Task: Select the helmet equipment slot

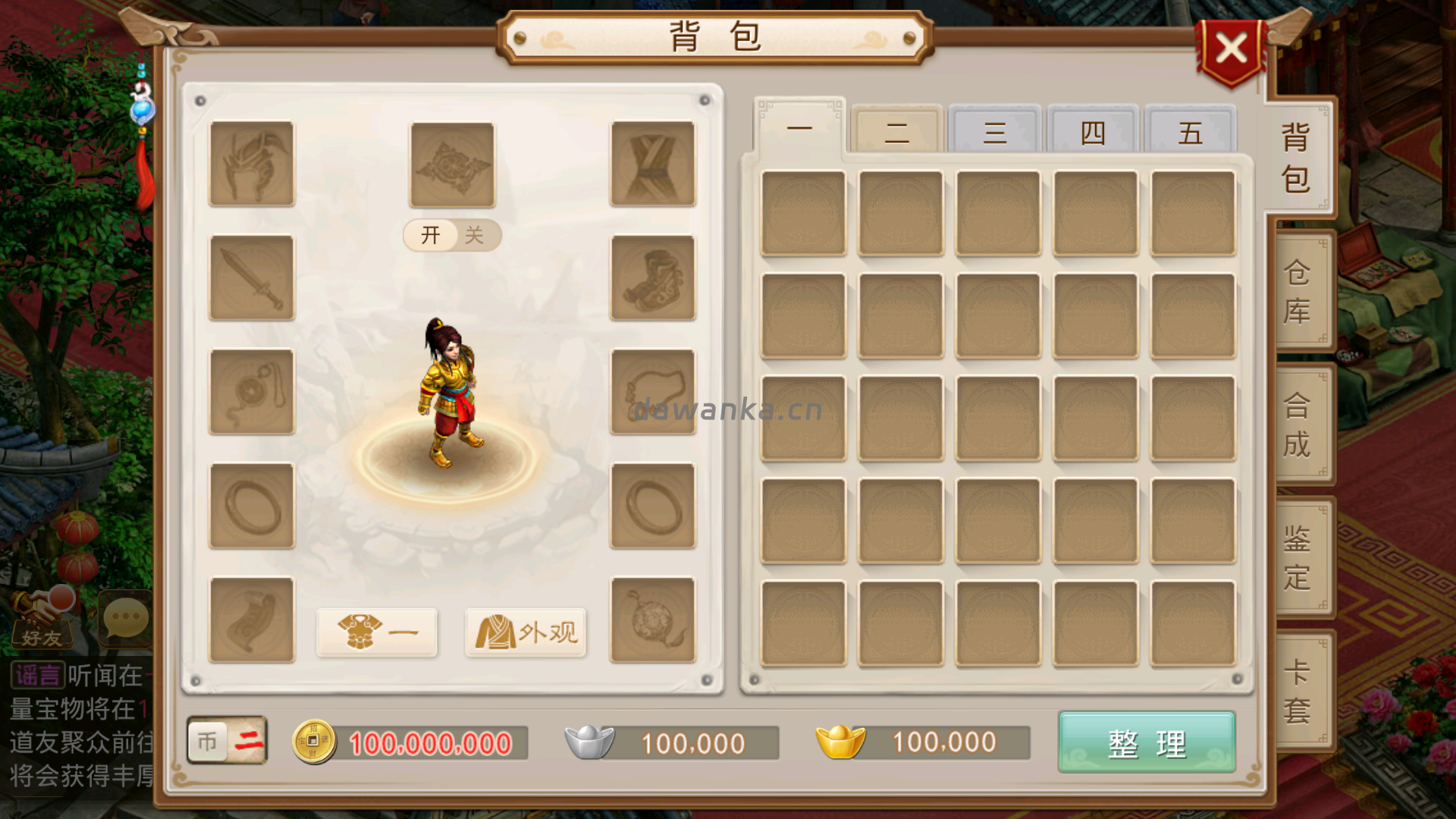Action: coord(252,164)
